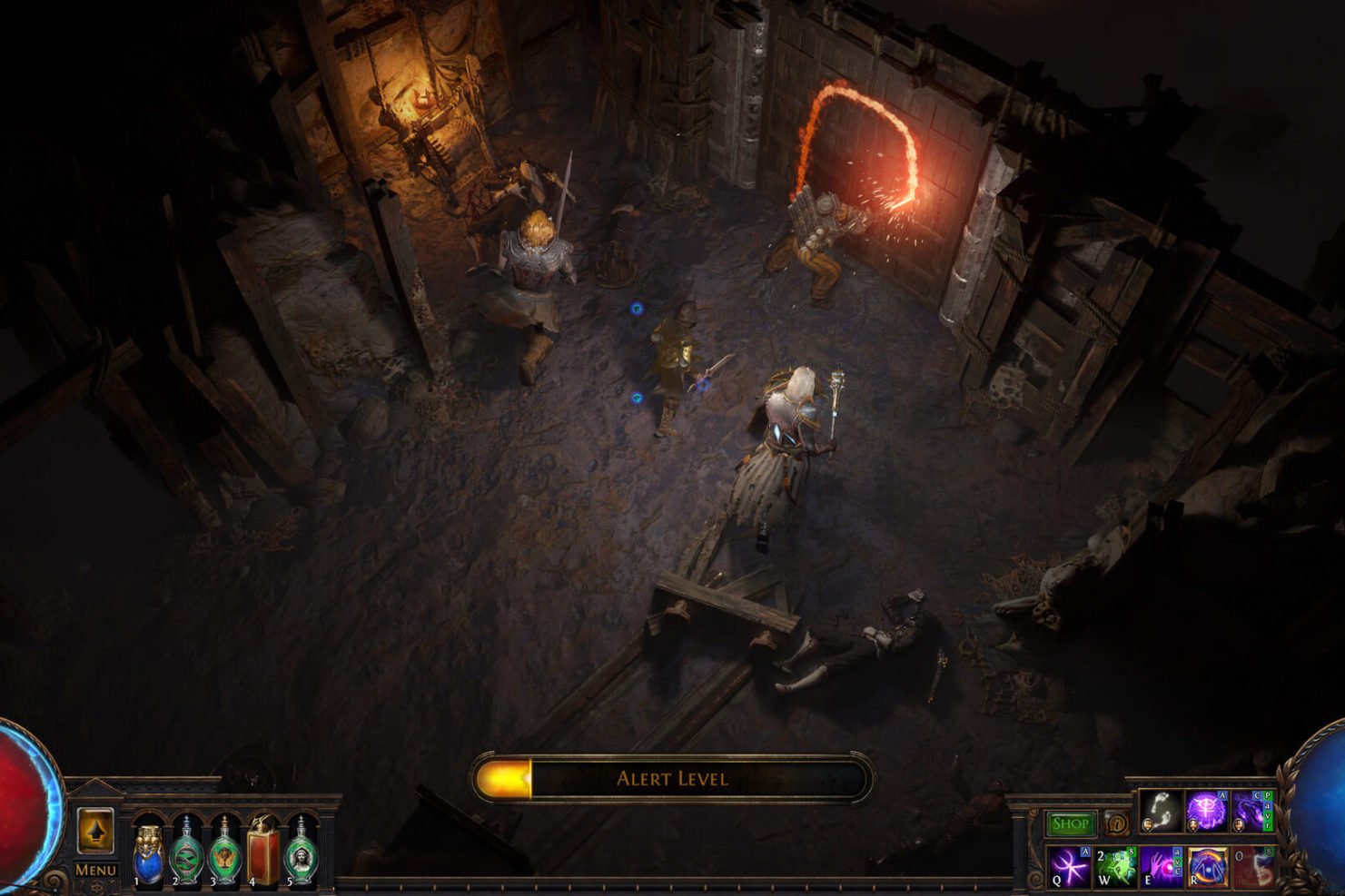Select the red cooldown skill slot
The height and width of the screenshot is (896, 1345).
(x=1252, y=867)
